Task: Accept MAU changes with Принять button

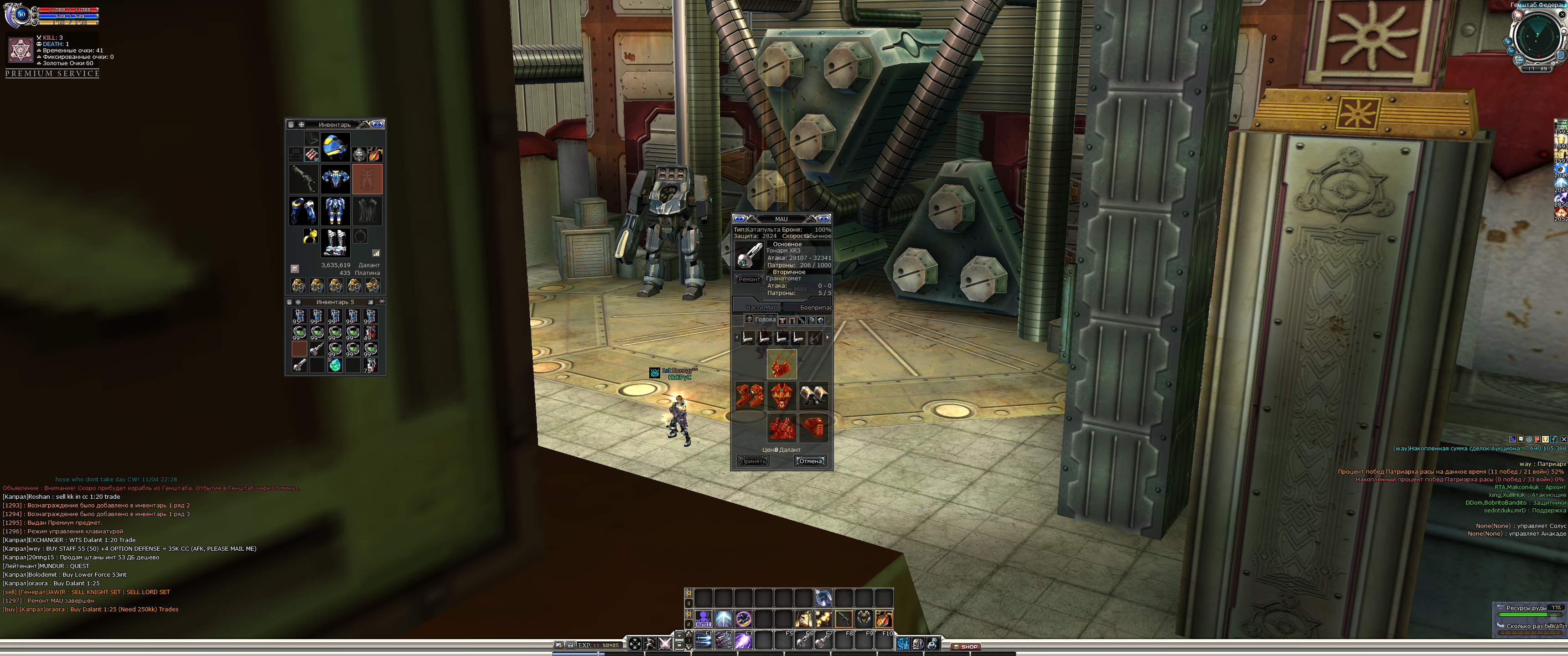Action: pos(753,461)
